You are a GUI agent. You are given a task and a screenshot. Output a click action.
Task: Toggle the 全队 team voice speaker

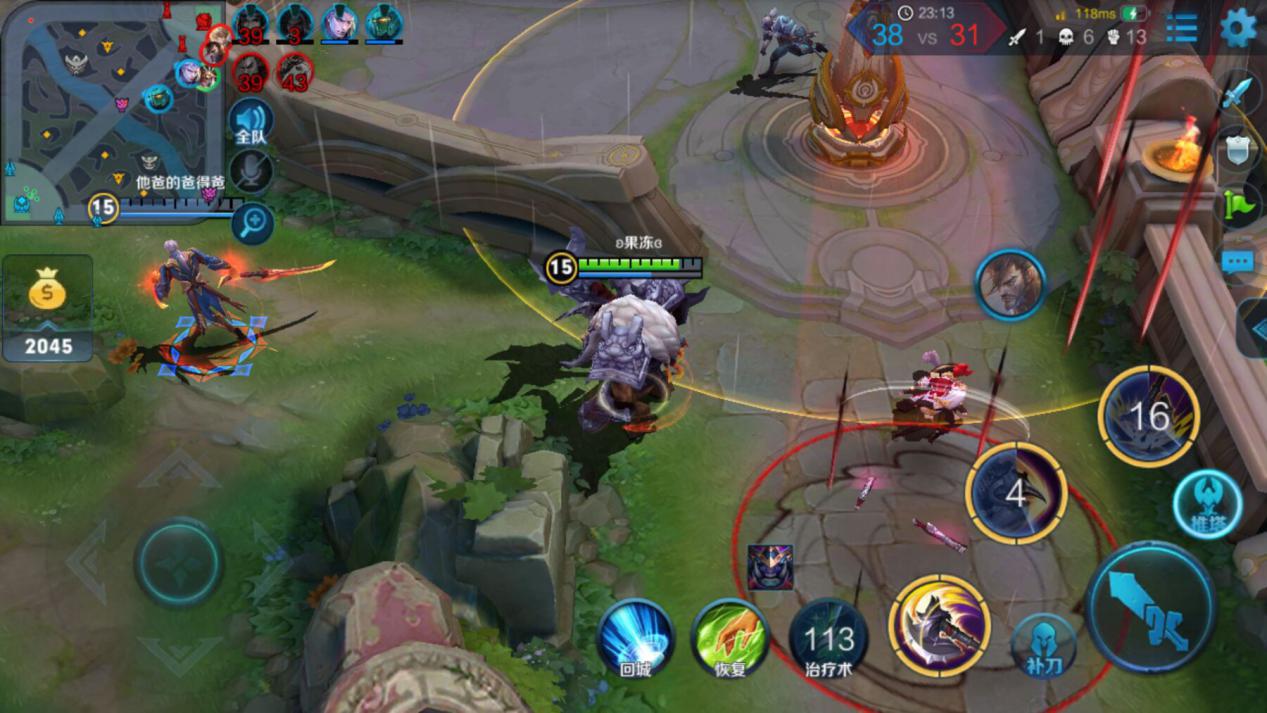pos(251,122)
